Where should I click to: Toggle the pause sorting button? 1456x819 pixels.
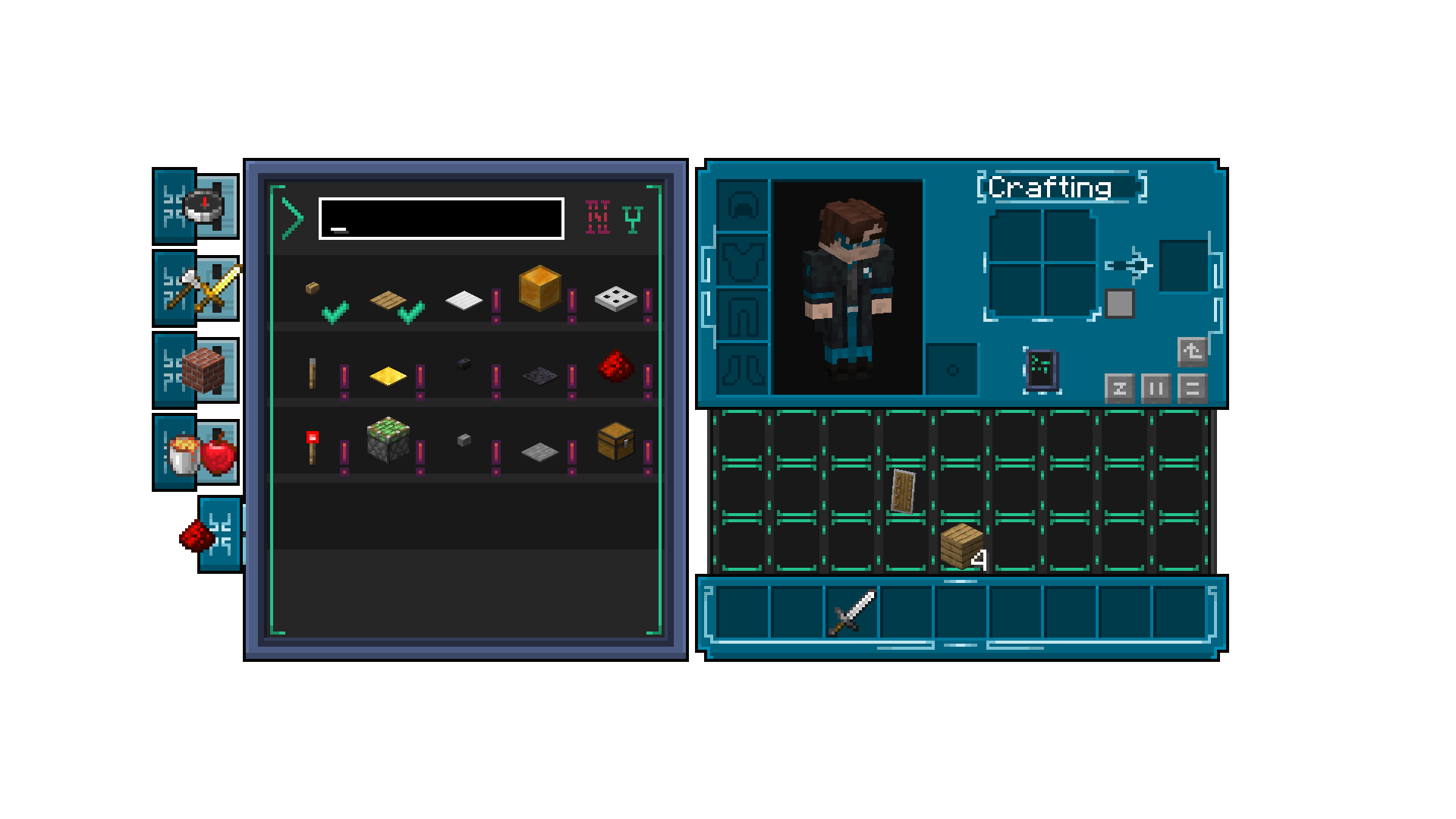[x=1156, y=389]
